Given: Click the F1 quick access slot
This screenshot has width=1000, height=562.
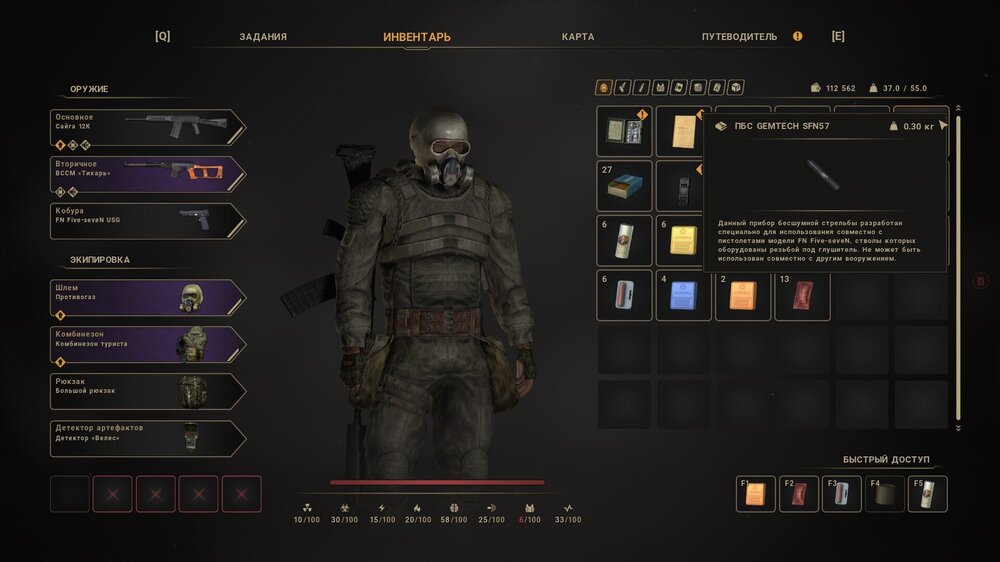Looking at the screenshot, I should [755, 494].
